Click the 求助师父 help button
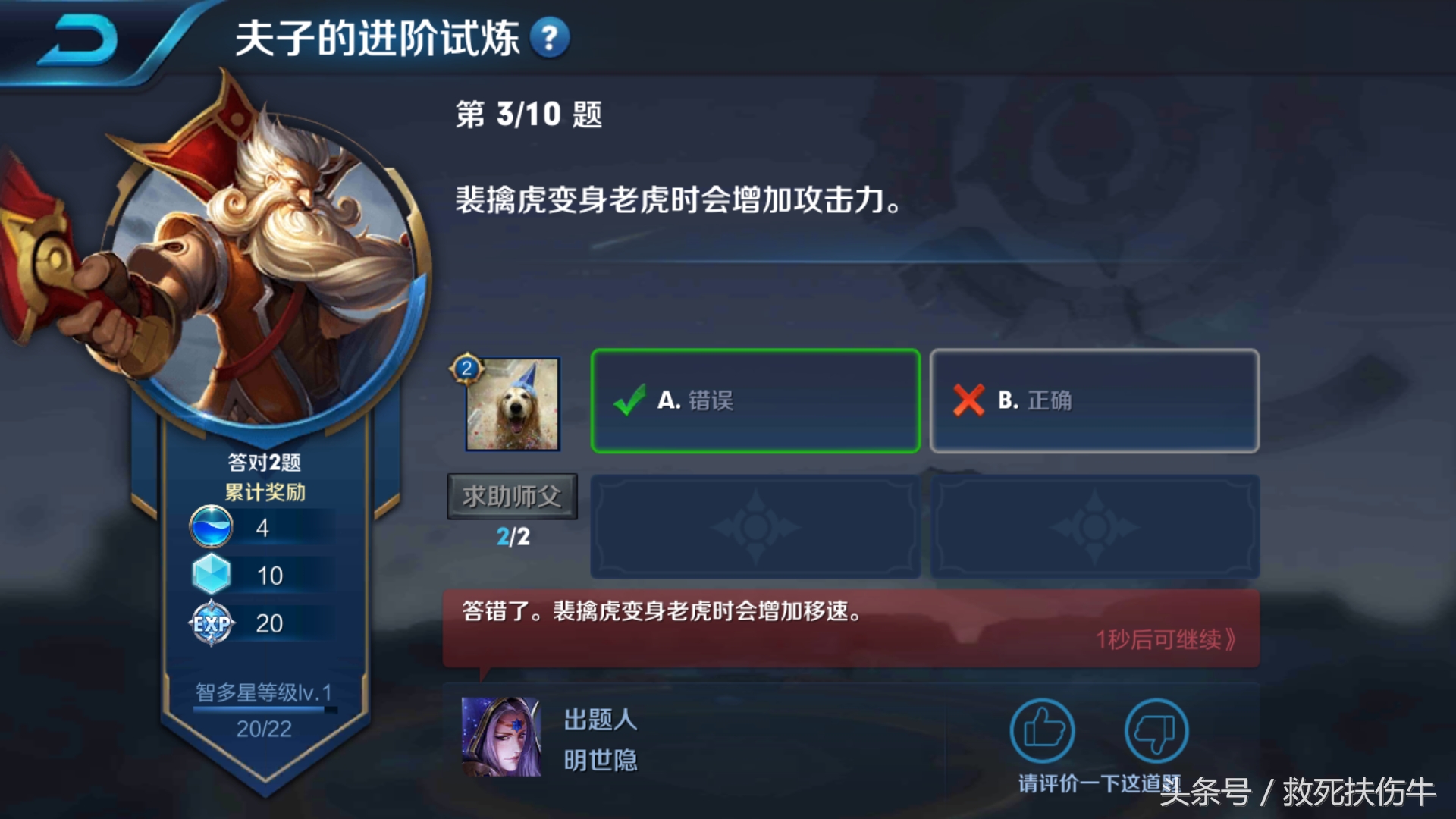This screenshot has width=1456, height=819. pos(511,494)
